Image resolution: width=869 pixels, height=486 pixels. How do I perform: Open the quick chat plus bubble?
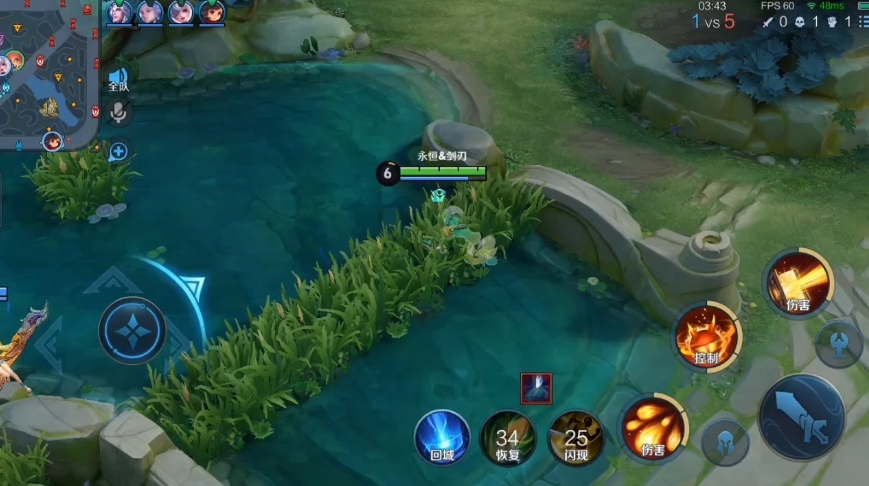click(118, 152)
